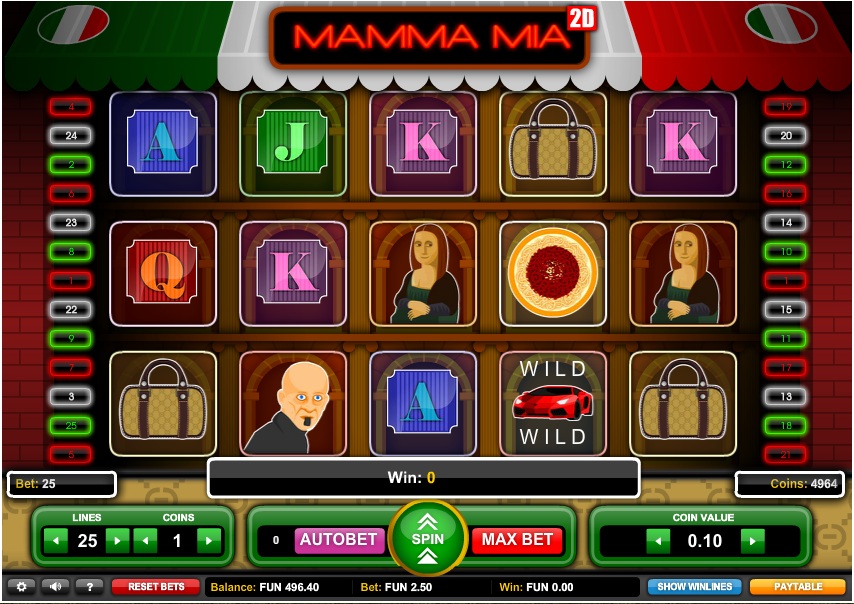
Task: Raise the coin value
Action: coord(752,541)
